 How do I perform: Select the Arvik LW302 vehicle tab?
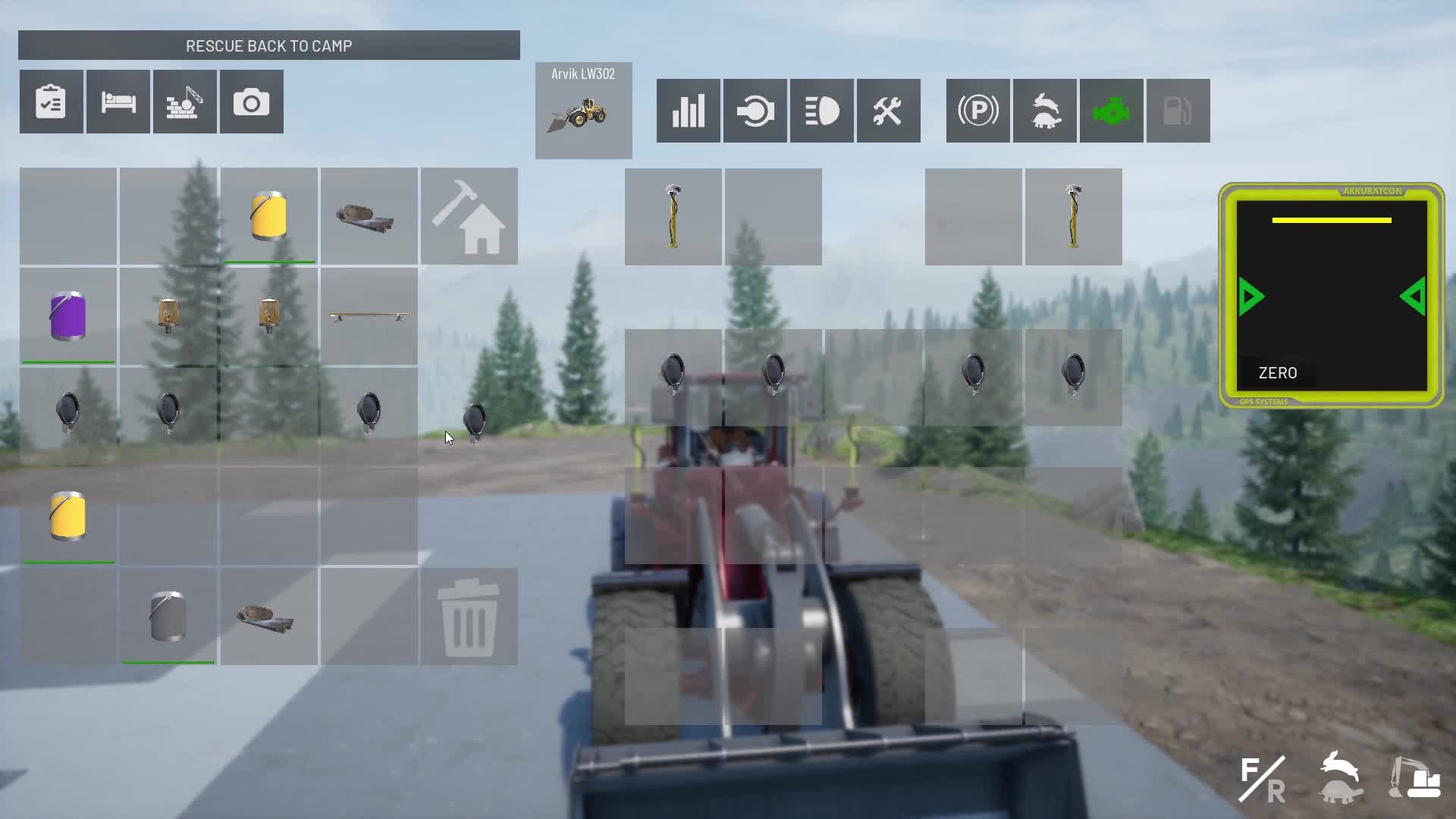[x=583, y=110]
